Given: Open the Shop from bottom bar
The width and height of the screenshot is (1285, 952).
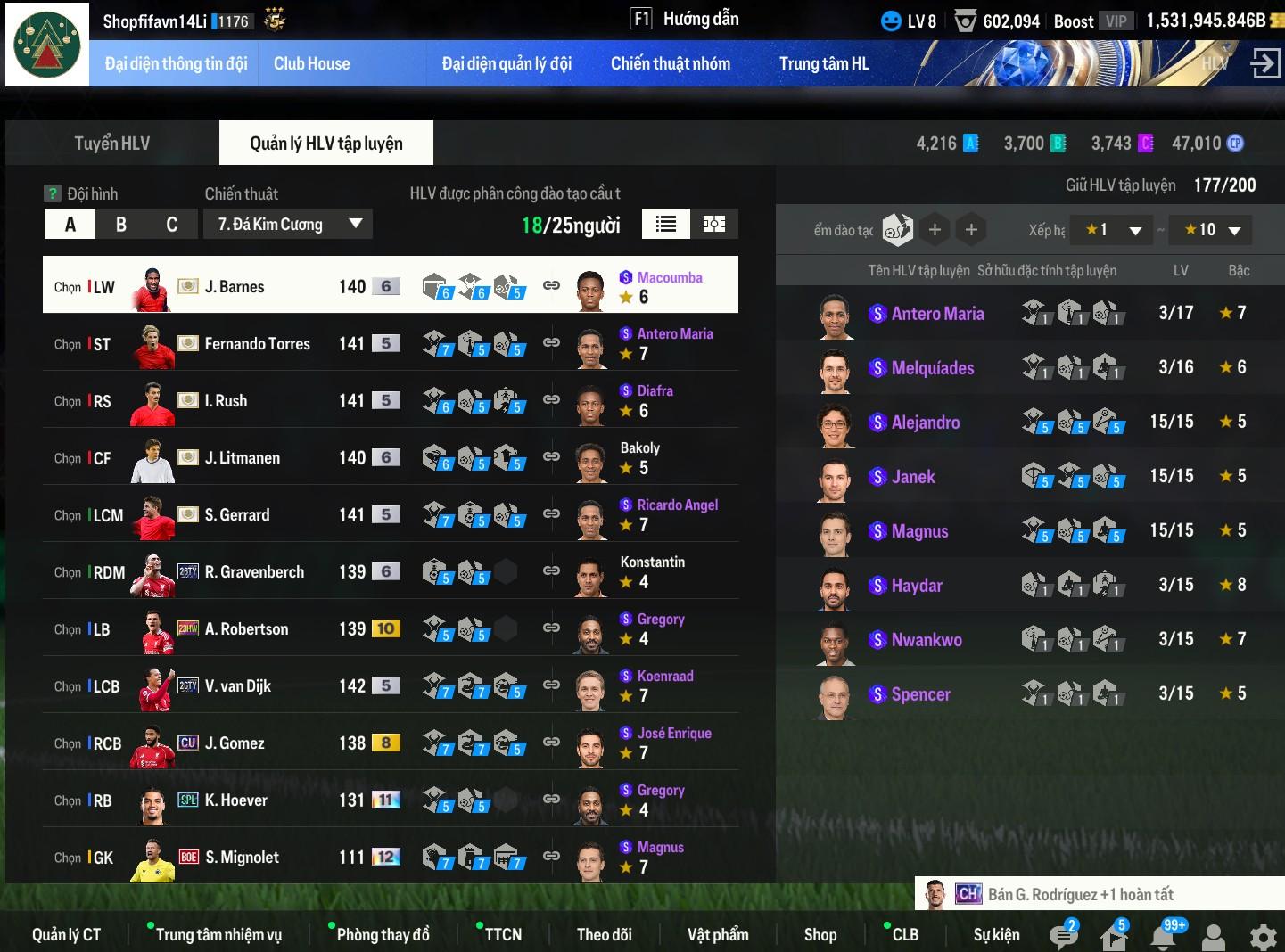Looking at the screenshot, I should pyautogui.click(x=820, y=934).
